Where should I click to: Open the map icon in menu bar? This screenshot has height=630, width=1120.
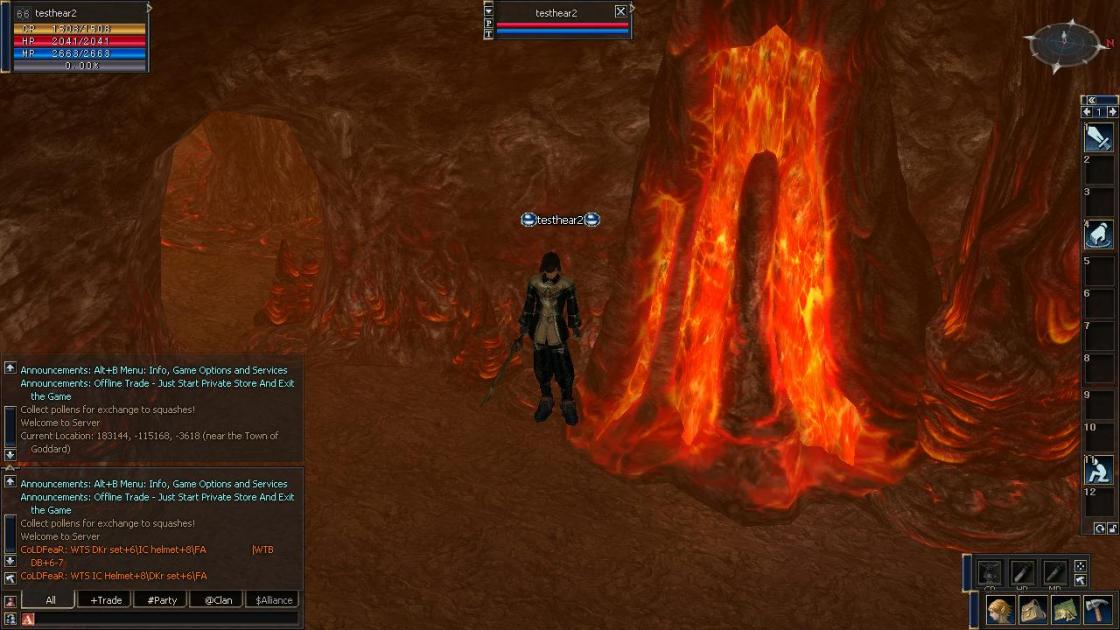click(x=1065, y=609)
